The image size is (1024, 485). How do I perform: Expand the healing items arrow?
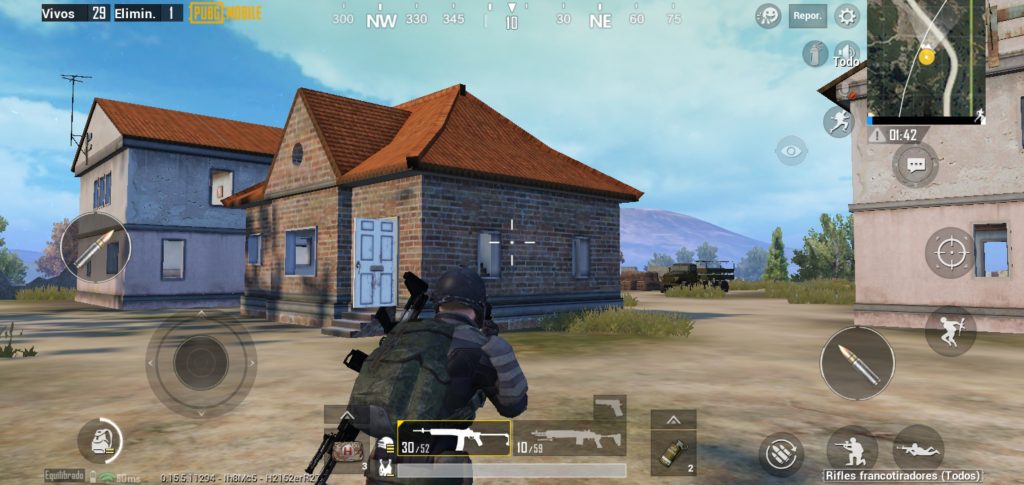(x=346, y=415)
